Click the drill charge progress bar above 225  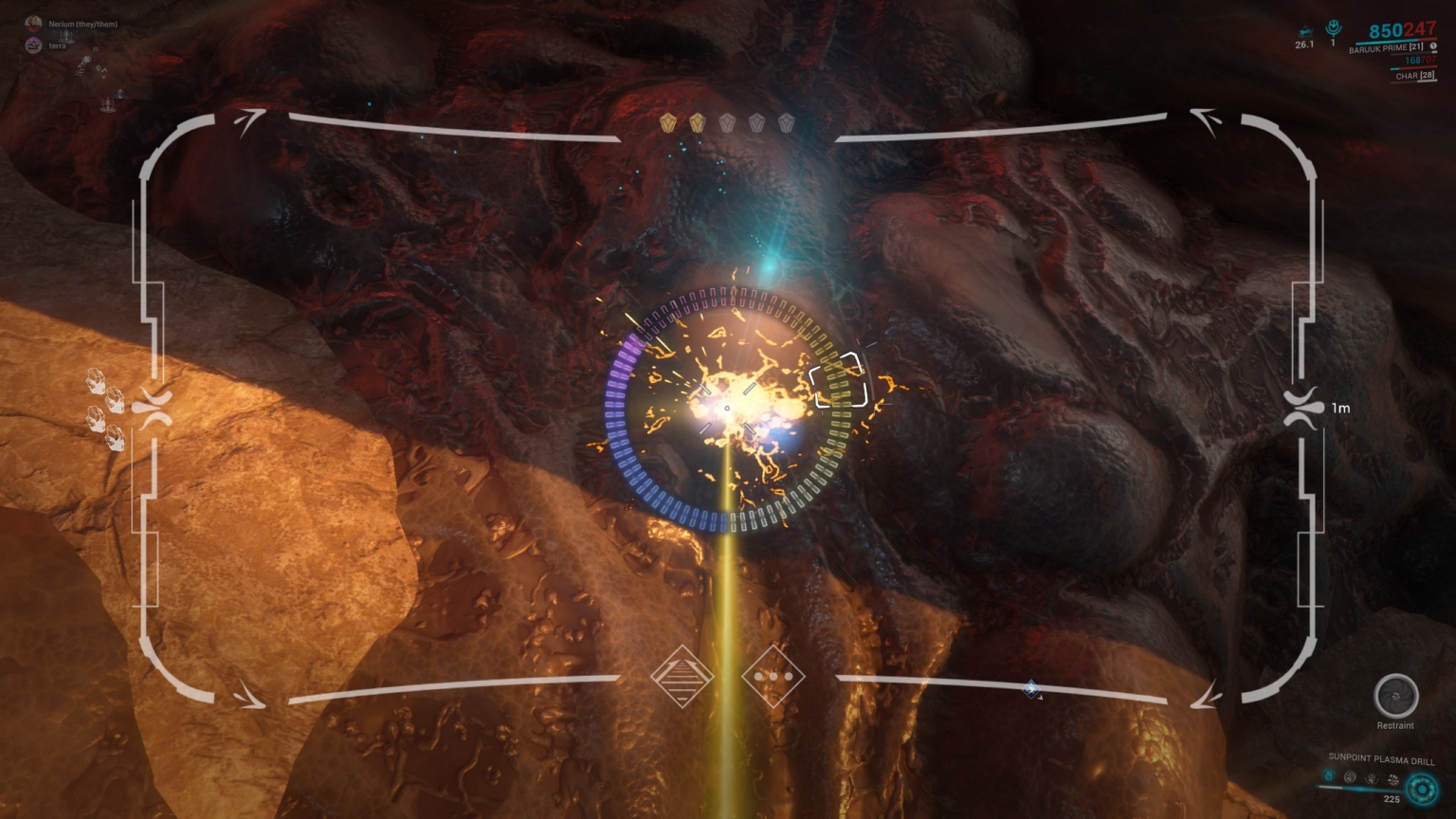[x=1361, y=789]
